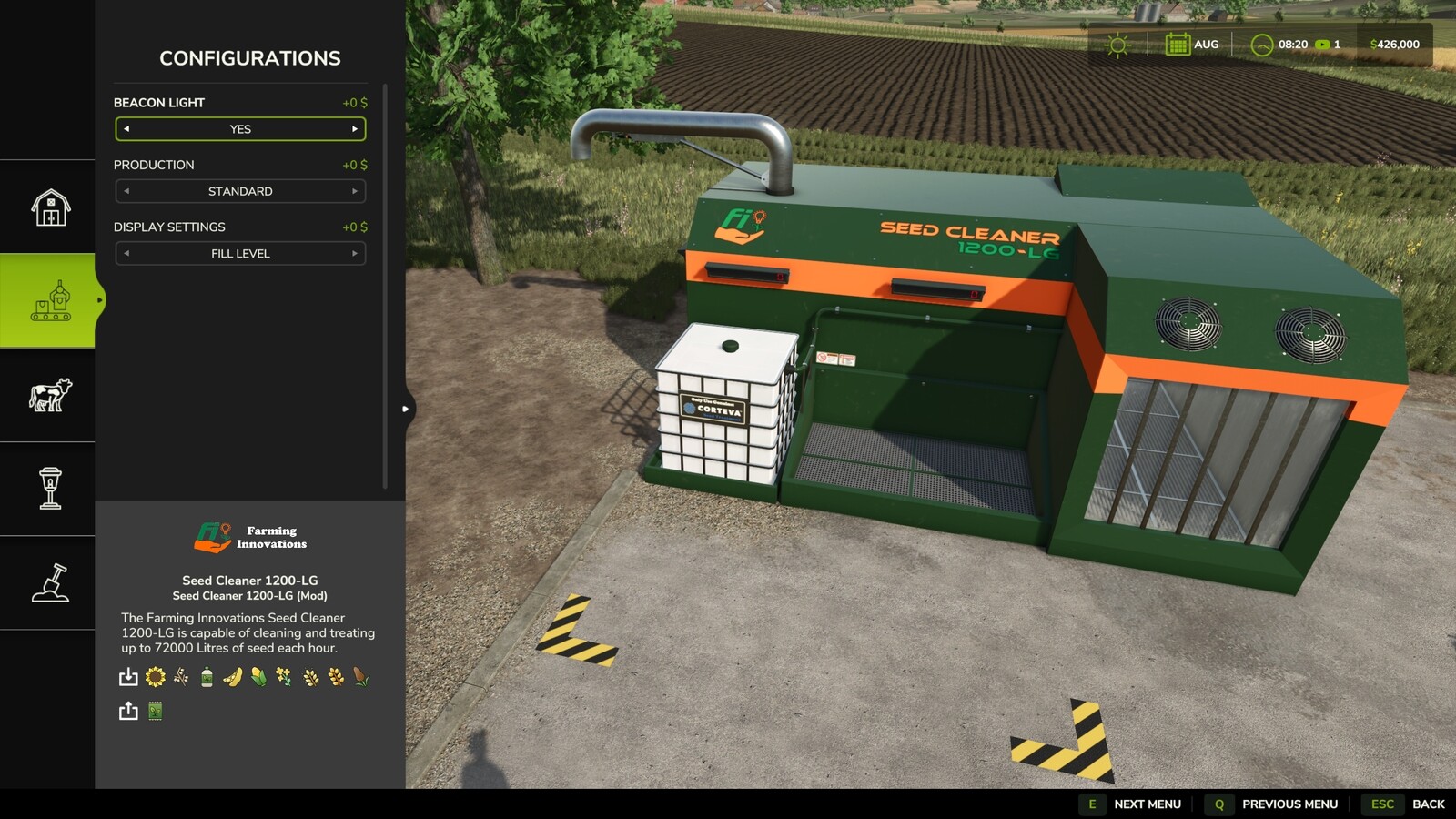Click left arrow on Beacon Light selector
The width and height of the screenshot is (1456, 819).
(126, 129)
